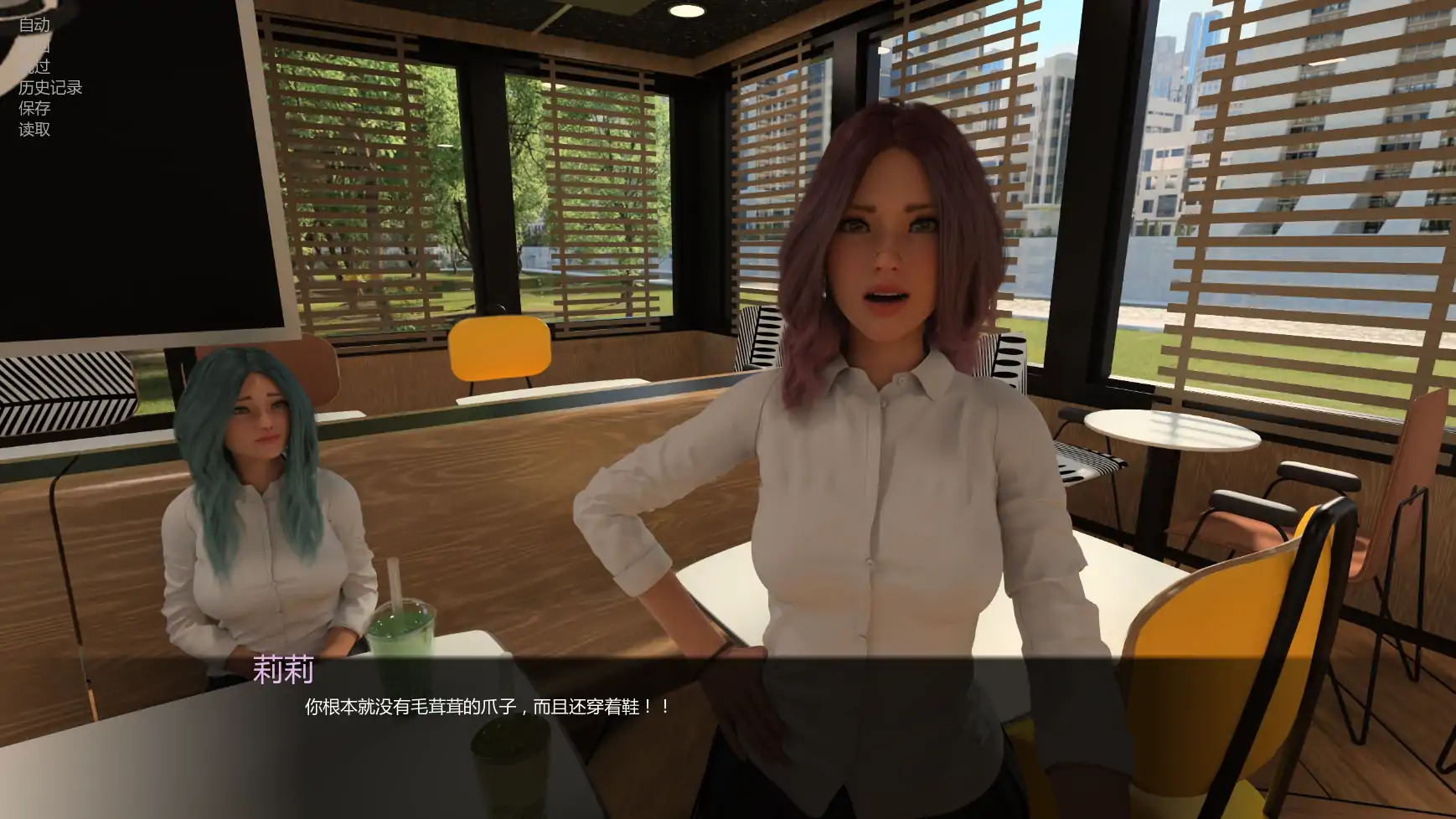Click the green drink with straw on the table
The height and width of the screenshot is (819, 1456).
(402, 624)
